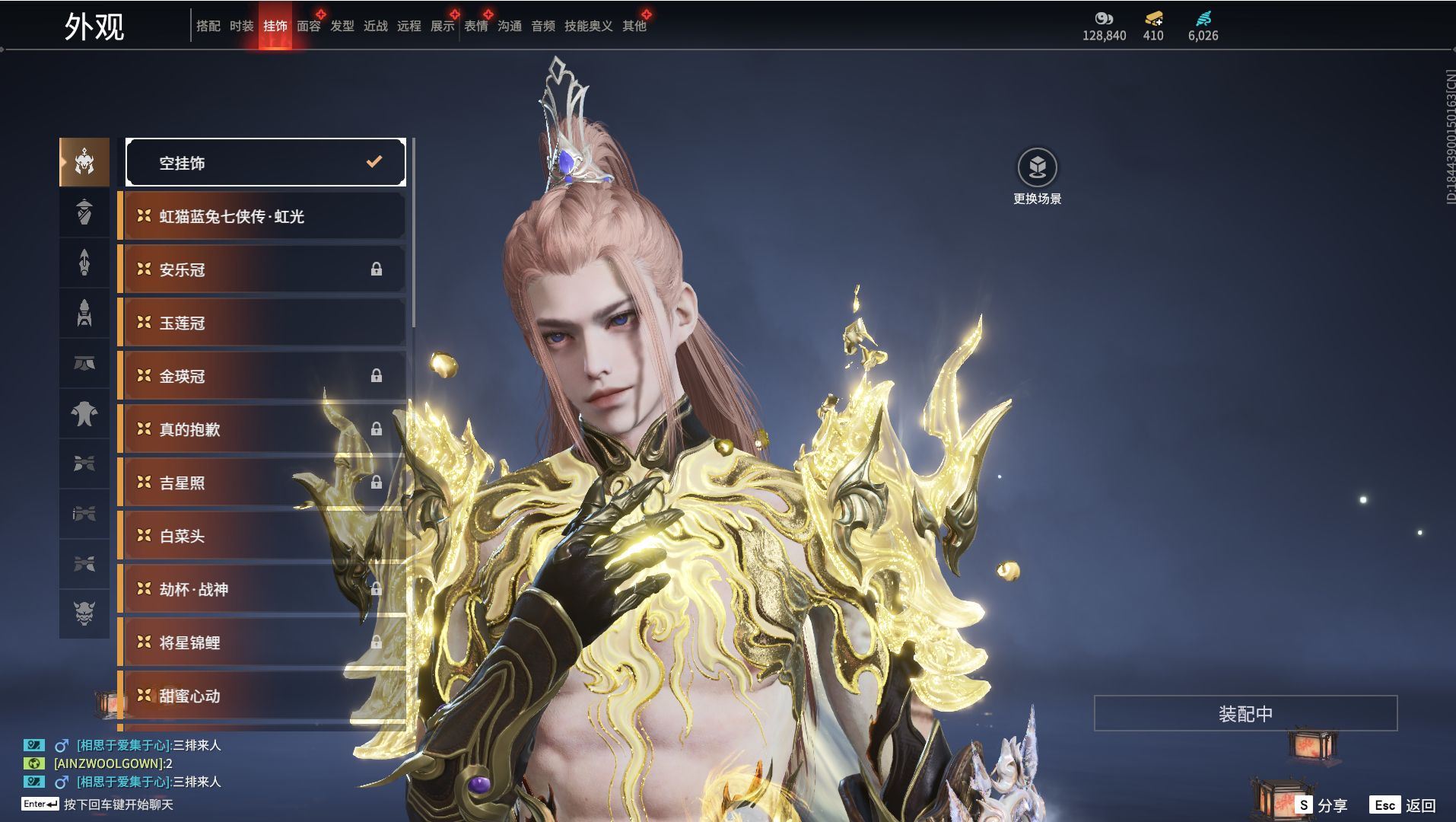Open the 其他 tab
Viewport: 1456px width, 822px height.
click(634, 26)
